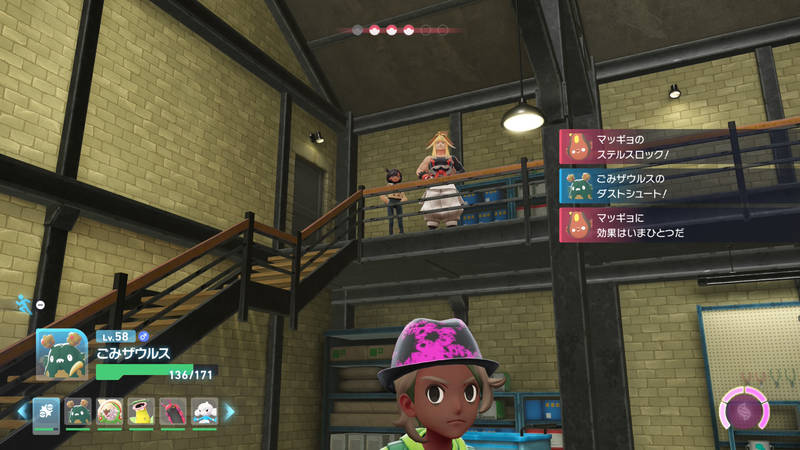Screen dimensions: 800x450
Task: Pick the white Pokémon party slot
Action: click(x=203, y=411)
